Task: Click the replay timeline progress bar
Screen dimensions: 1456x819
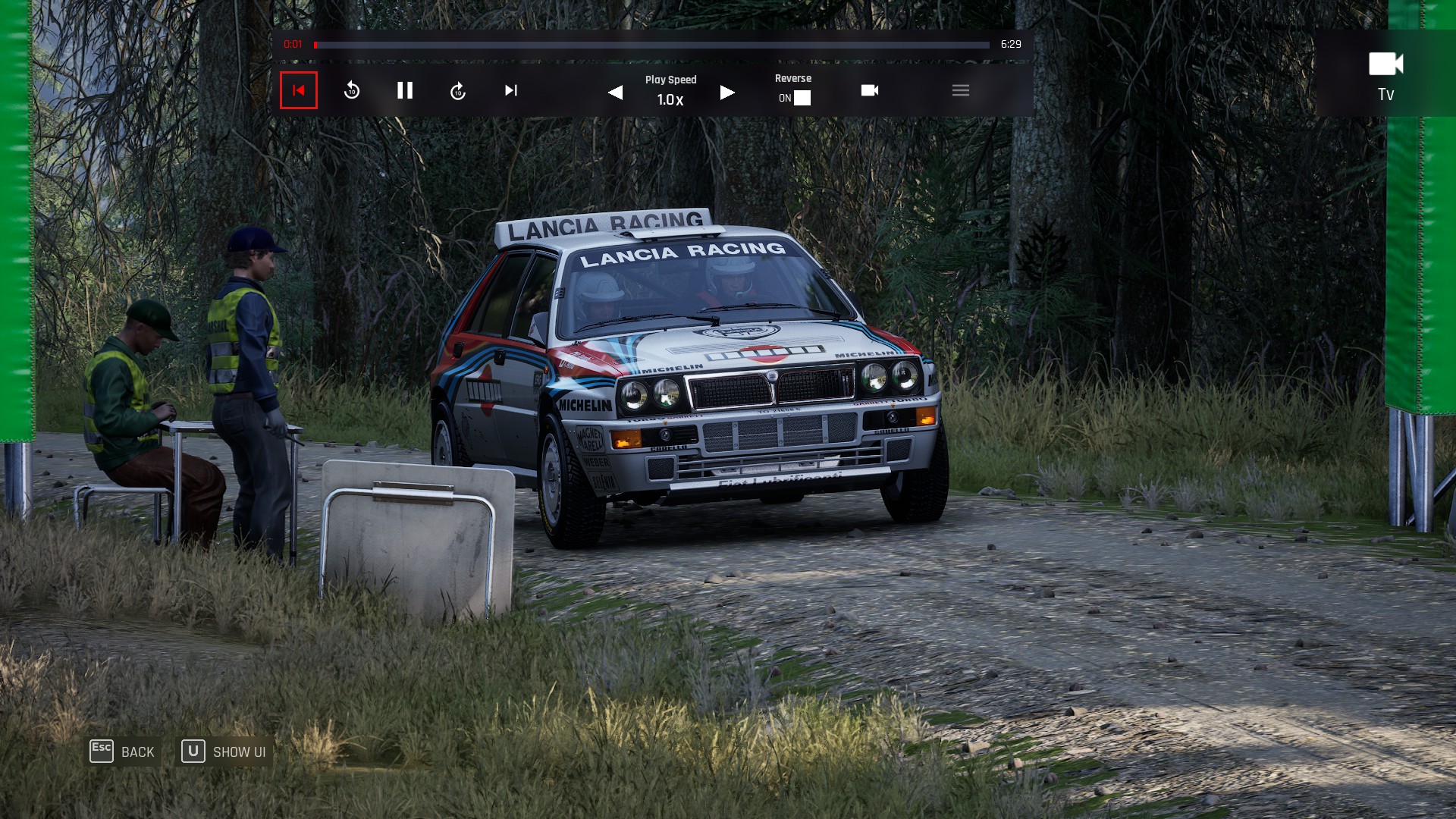Action: (x=652, y=45)
